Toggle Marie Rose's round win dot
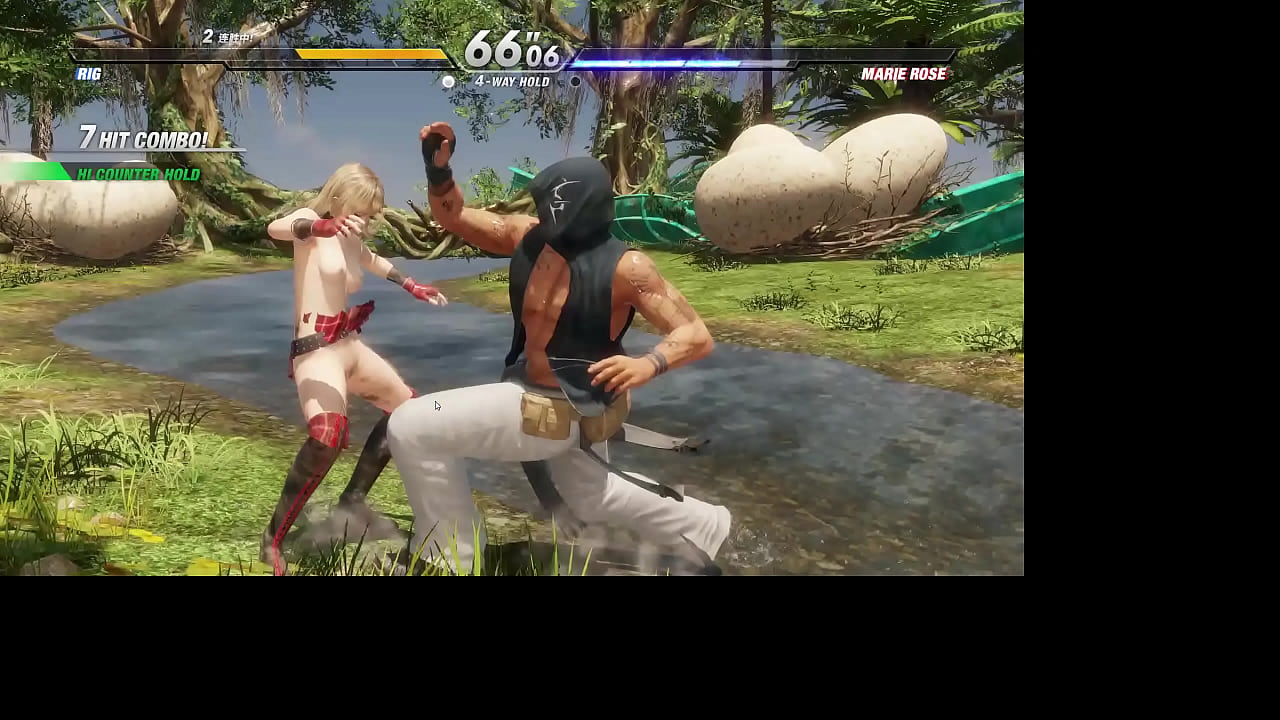Viewport: 1280px width, 720px height. 575,82
